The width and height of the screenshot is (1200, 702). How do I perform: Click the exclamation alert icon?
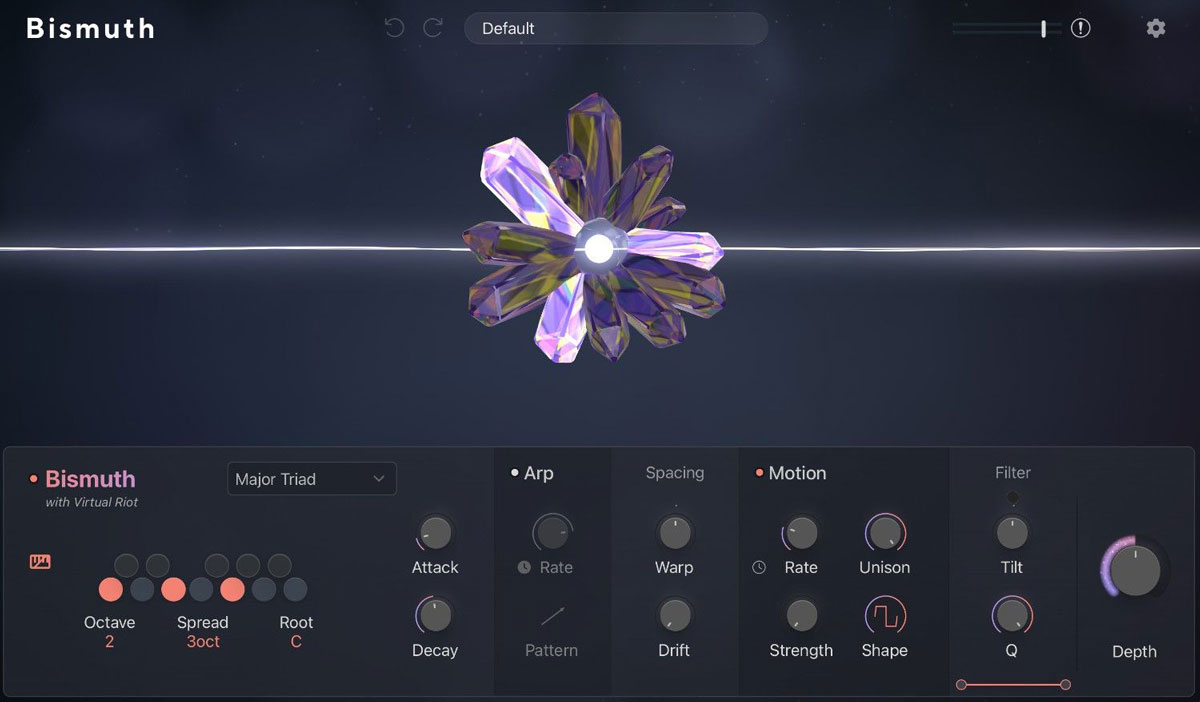[x=1080, y=28]
